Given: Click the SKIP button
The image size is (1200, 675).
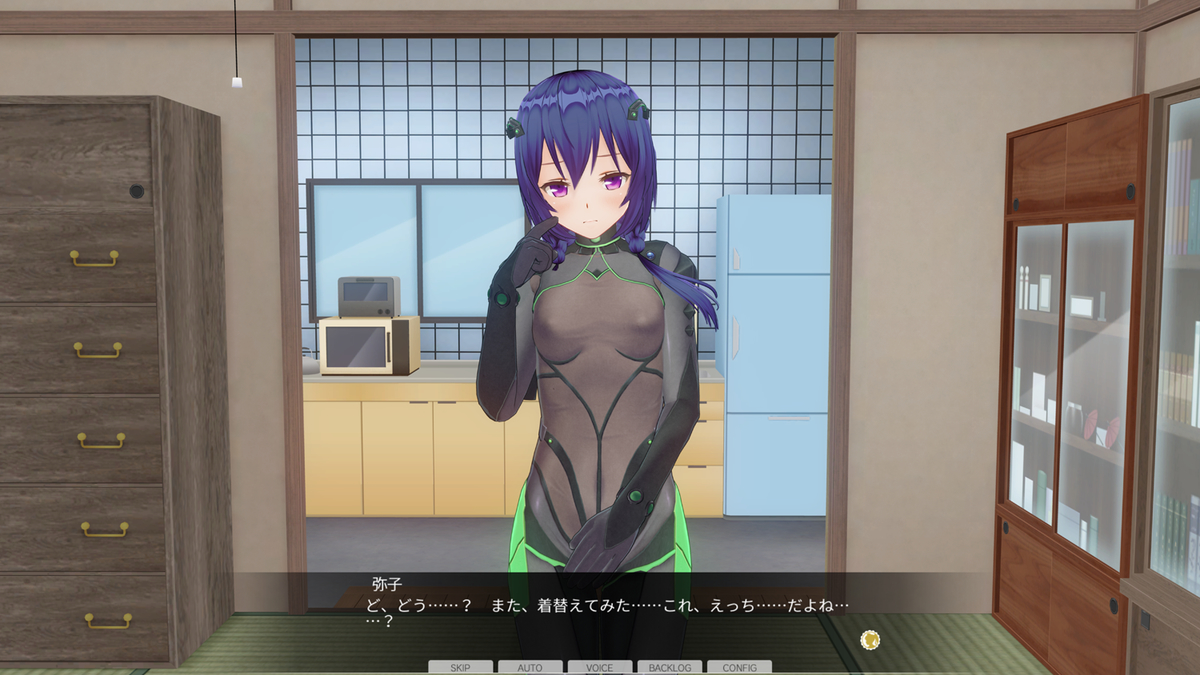Looking at the screenshot, I should click(460, 667).
